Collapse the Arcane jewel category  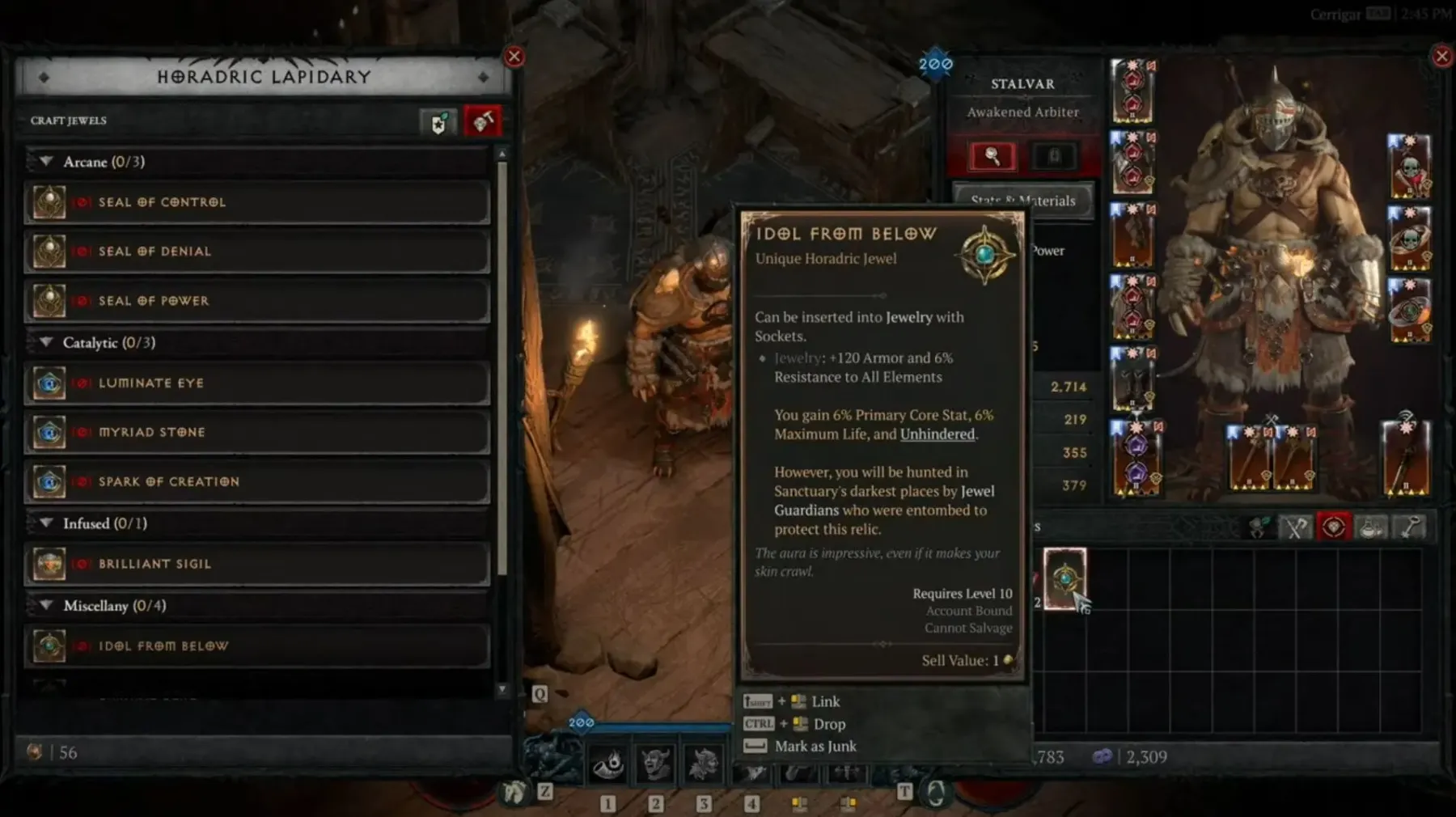[x=46, y=162]
